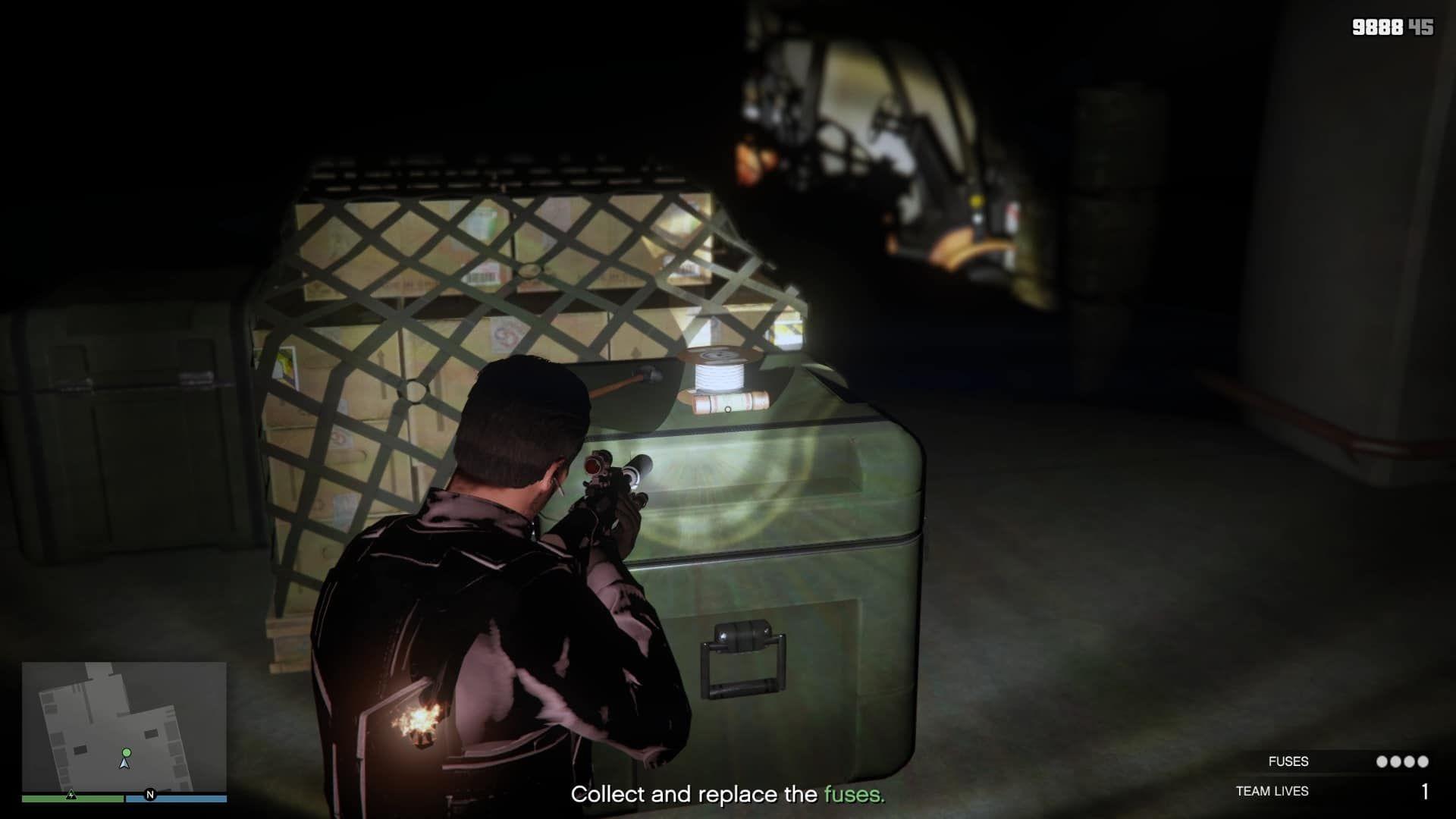Click the TEAM LIVES value showing 1
This screenshot has height=819, width=1456.
1426,792
